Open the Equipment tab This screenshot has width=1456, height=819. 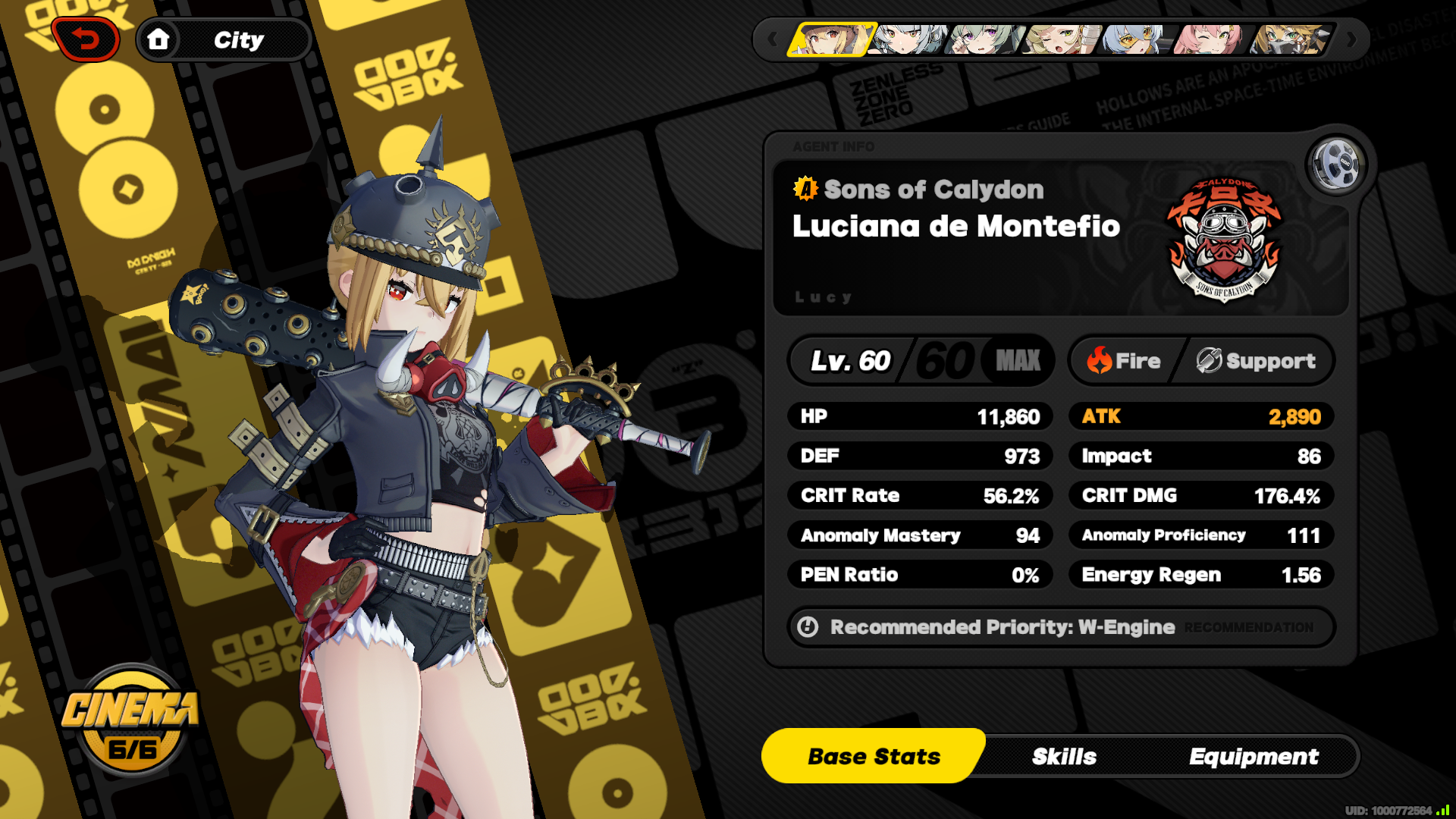click(1255, 755)
